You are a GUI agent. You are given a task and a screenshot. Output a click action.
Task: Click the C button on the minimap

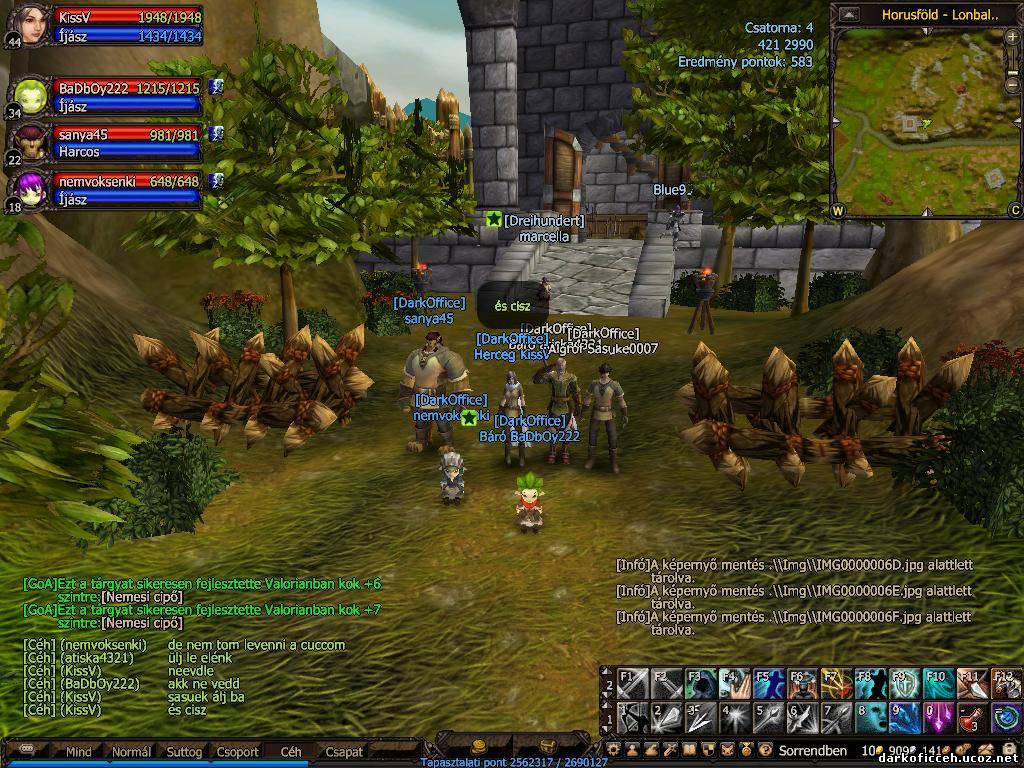(x=1014, y=210)
